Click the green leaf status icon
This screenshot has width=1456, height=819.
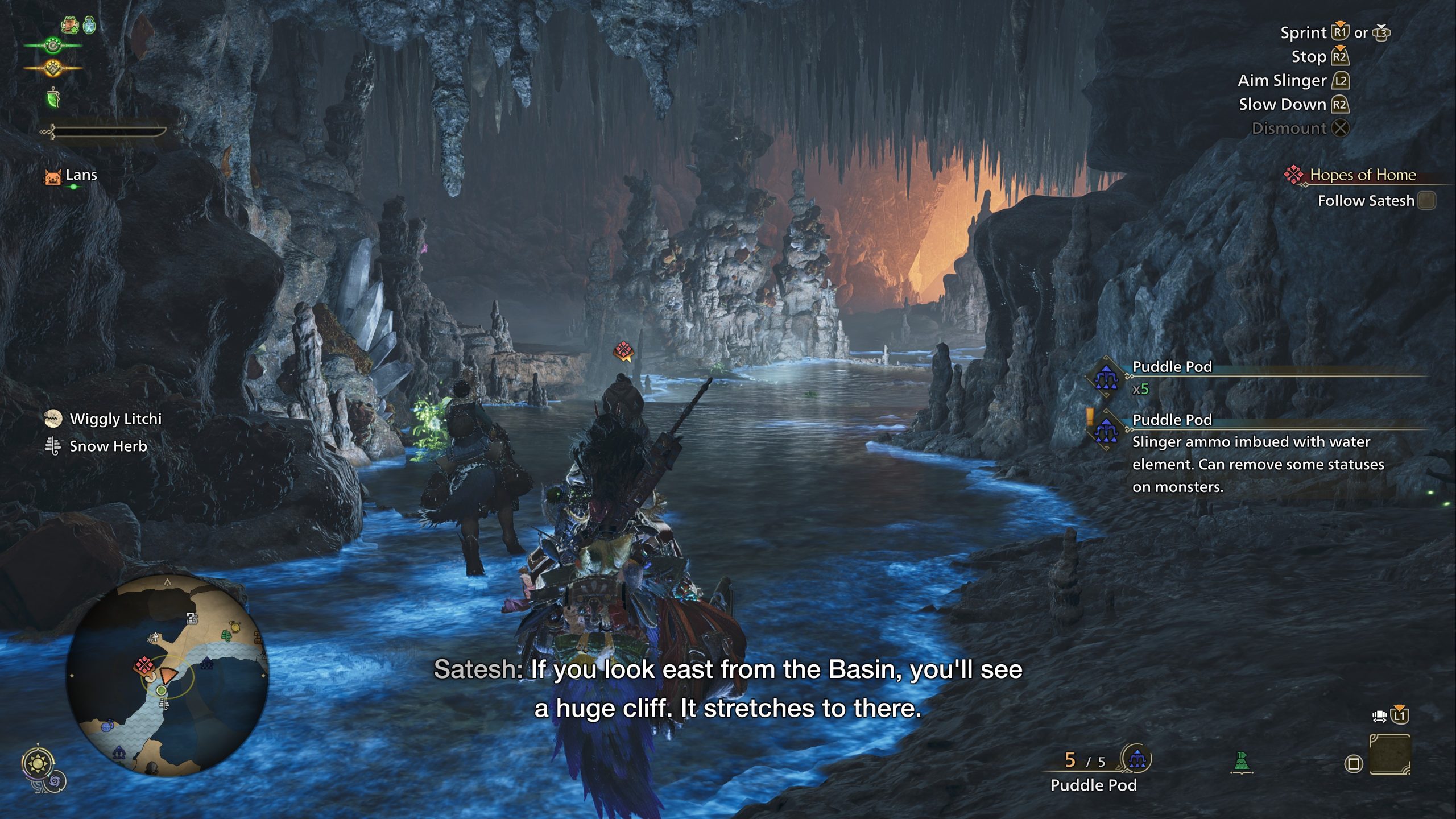53,98
